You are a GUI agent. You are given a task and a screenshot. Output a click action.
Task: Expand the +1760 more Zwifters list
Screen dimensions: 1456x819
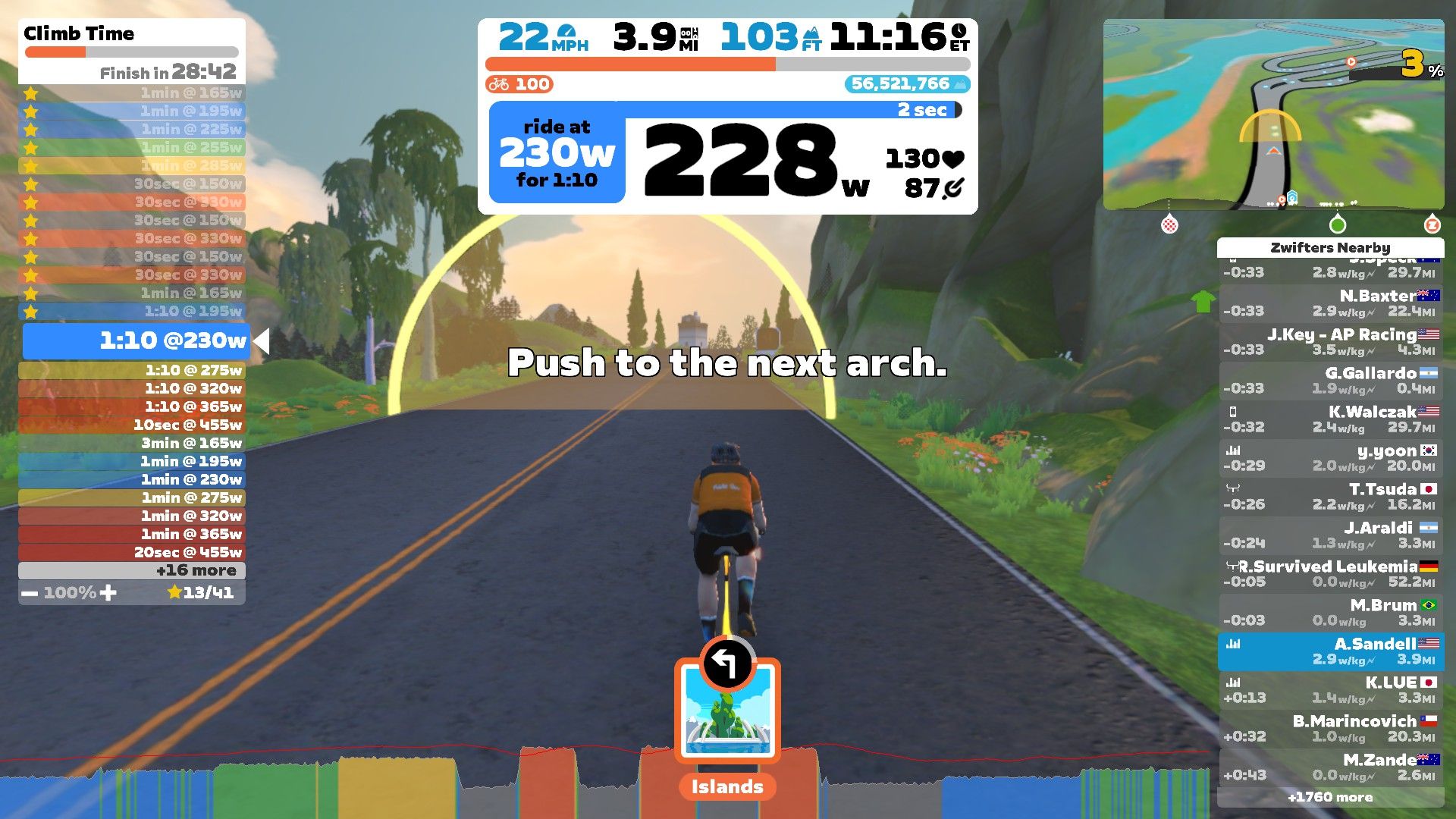(1331, 798)
